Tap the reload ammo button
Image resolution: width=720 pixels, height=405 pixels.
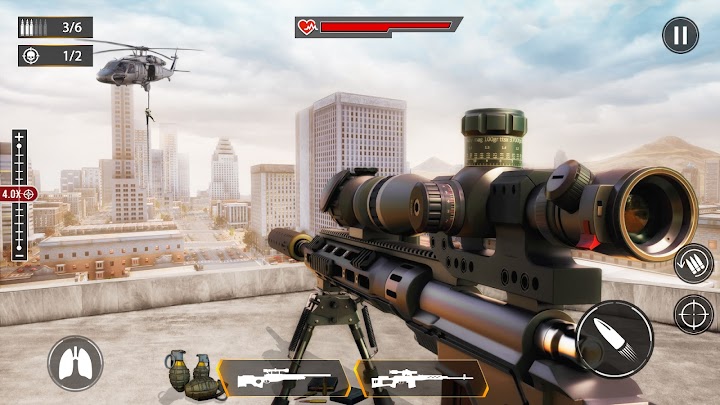click(x=693, y=264)
